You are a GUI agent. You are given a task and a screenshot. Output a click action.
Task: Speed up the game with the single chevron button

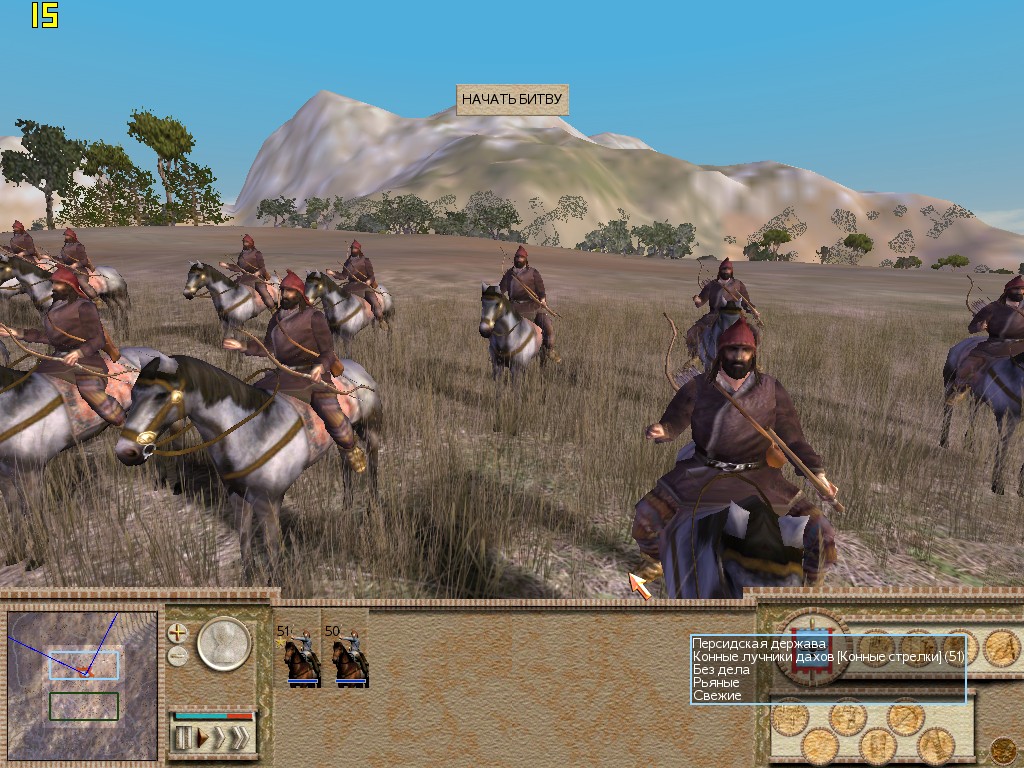tap(219, 739)
